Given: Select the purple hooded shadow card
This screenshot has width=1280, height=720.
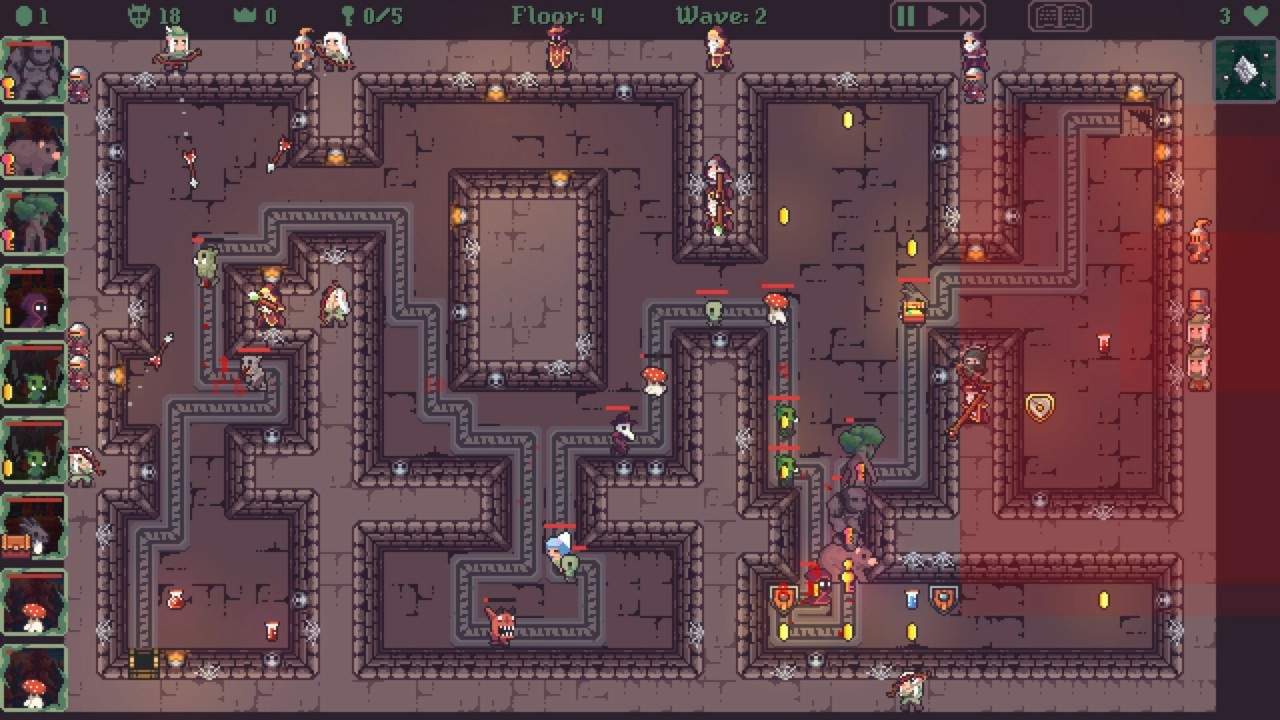Looking at the screenshot, I should click(x=34, y=299).
